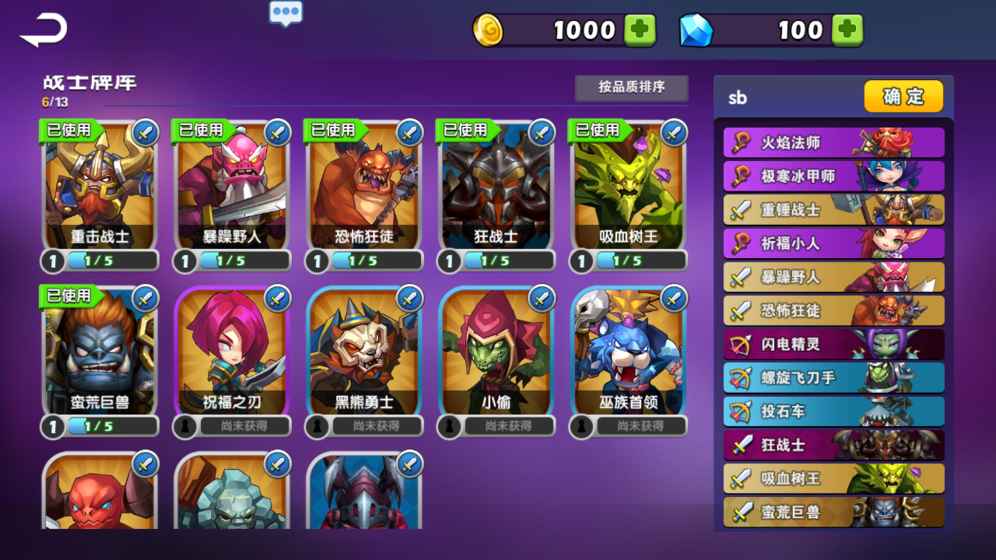Select 闪电精灵 in the deck list
Viewport: 996px width, 560px height.
833,344
